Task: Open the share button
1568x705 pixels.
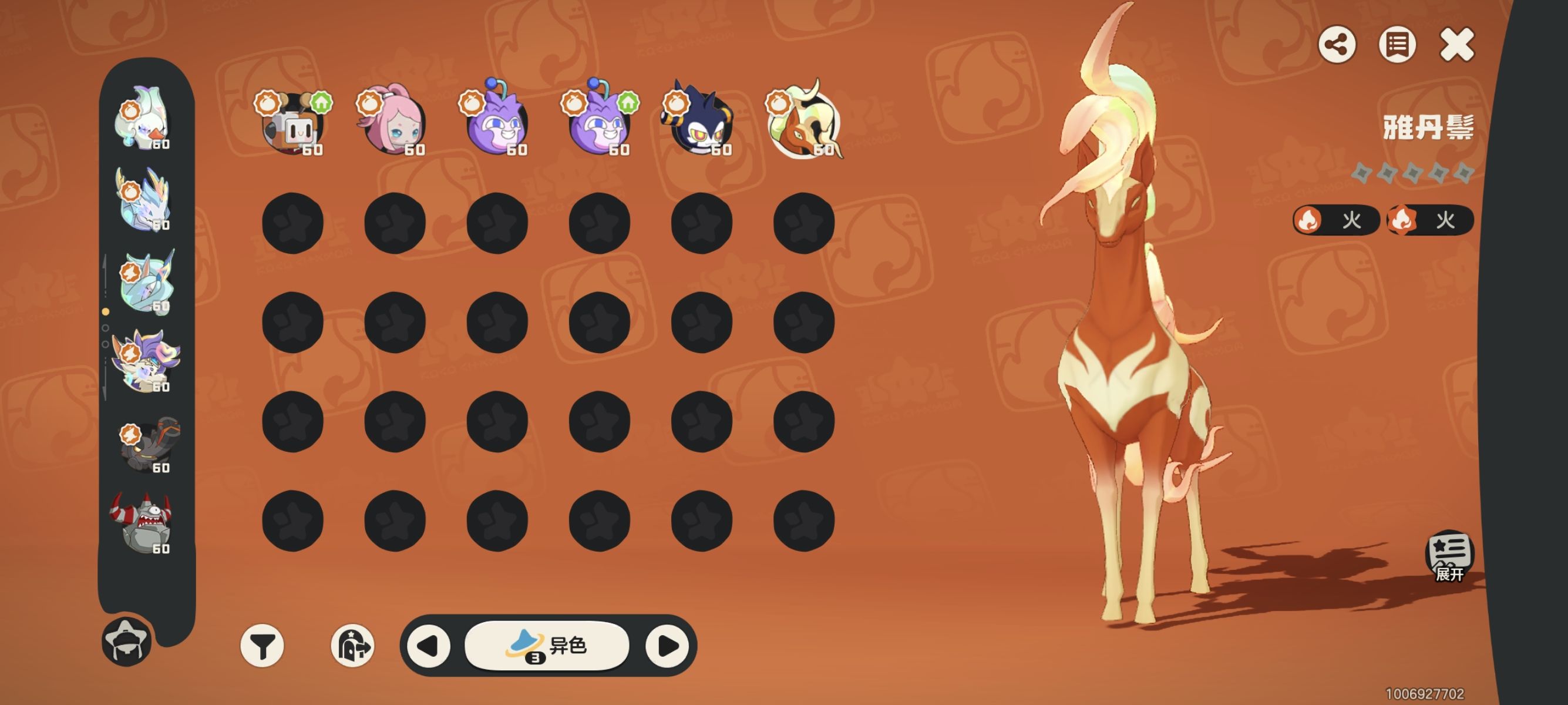Action: point(1337,45)
